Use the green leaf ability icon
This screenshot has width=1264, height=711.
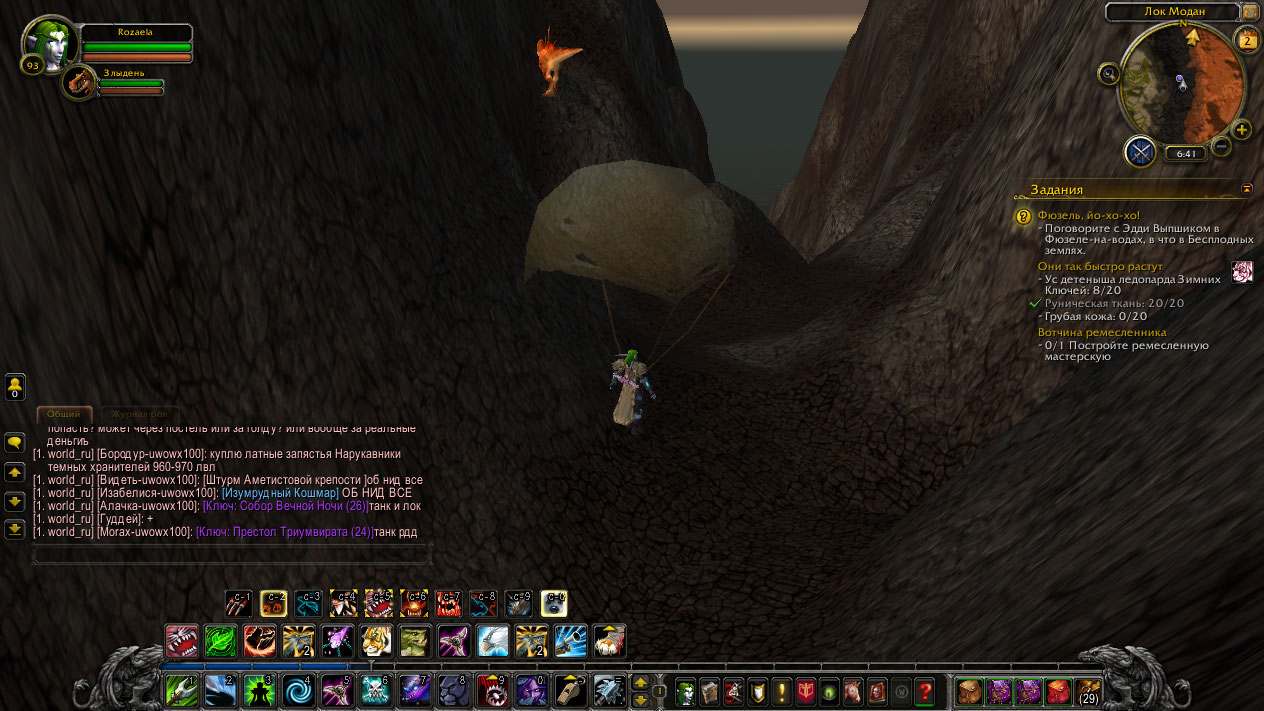[220, 641]
